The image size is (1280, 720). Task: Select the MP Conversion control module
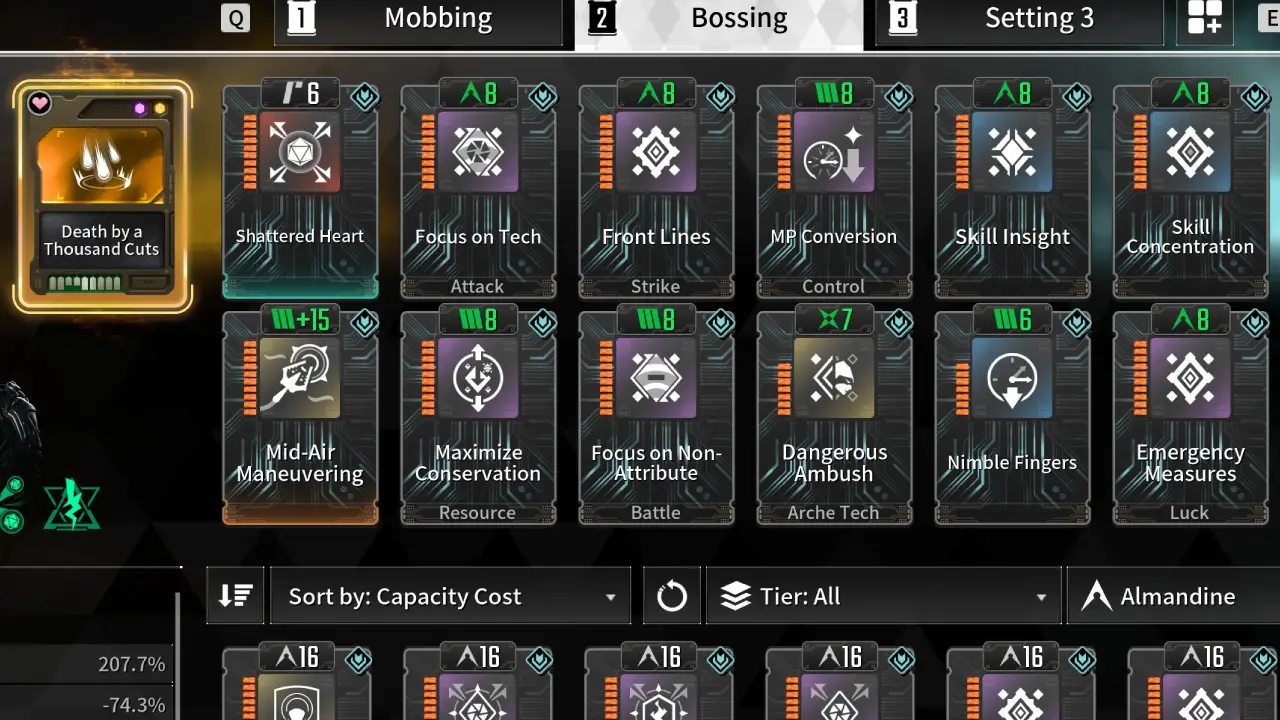click(x=834, y=190)
